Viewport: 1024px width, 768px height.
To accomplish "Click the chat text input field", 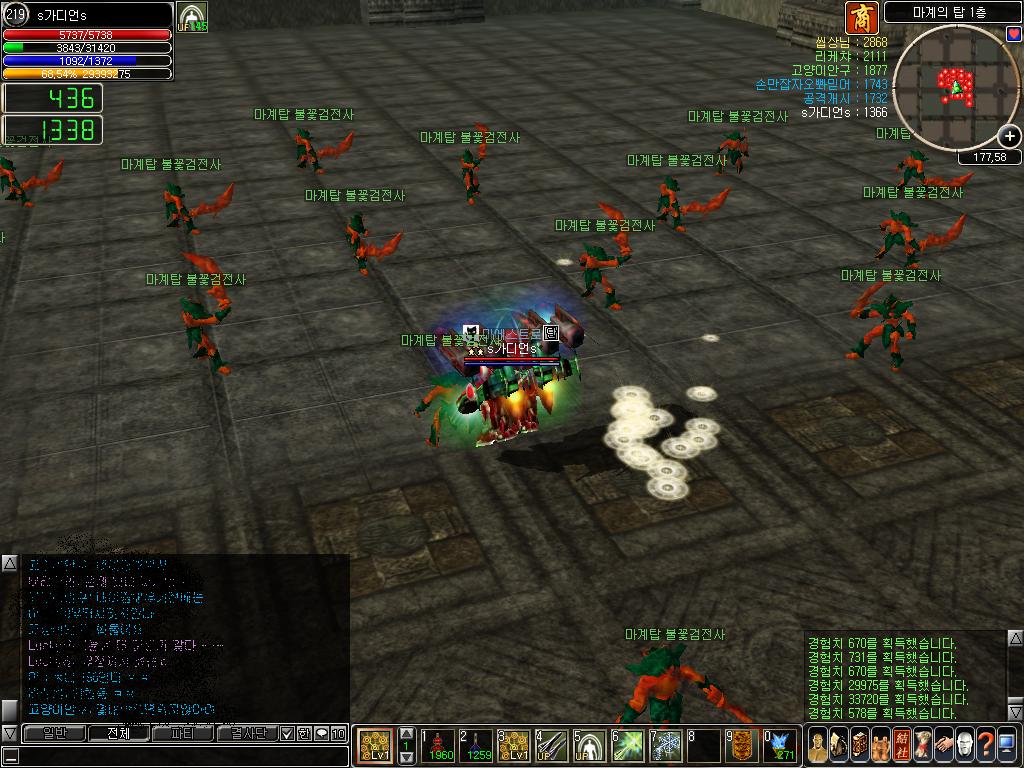I will (180, 756).
